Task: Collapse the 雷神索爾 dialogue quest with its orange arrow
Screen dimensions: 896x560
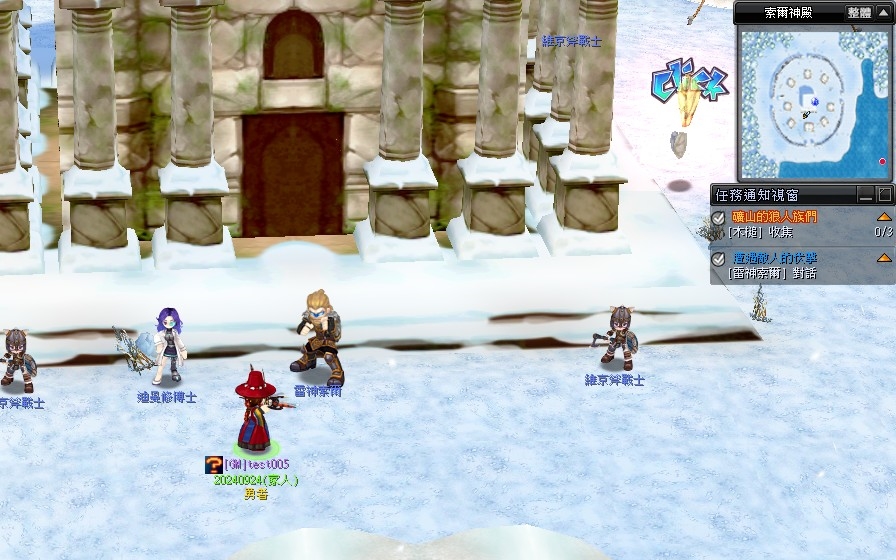Action: [884, 258]
